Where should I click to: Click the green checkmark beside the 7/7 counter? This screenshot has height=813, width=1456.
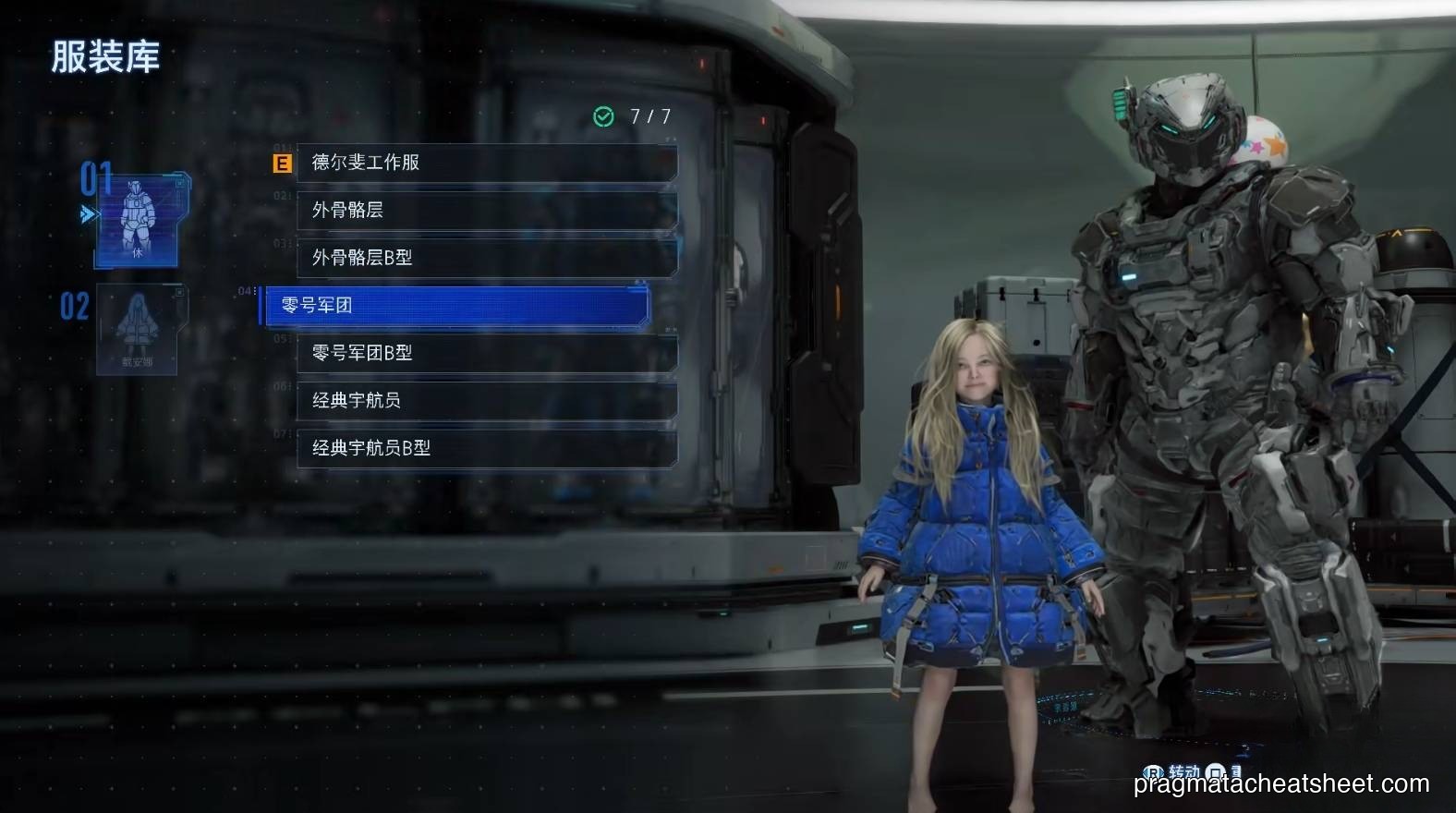[603, 116]
